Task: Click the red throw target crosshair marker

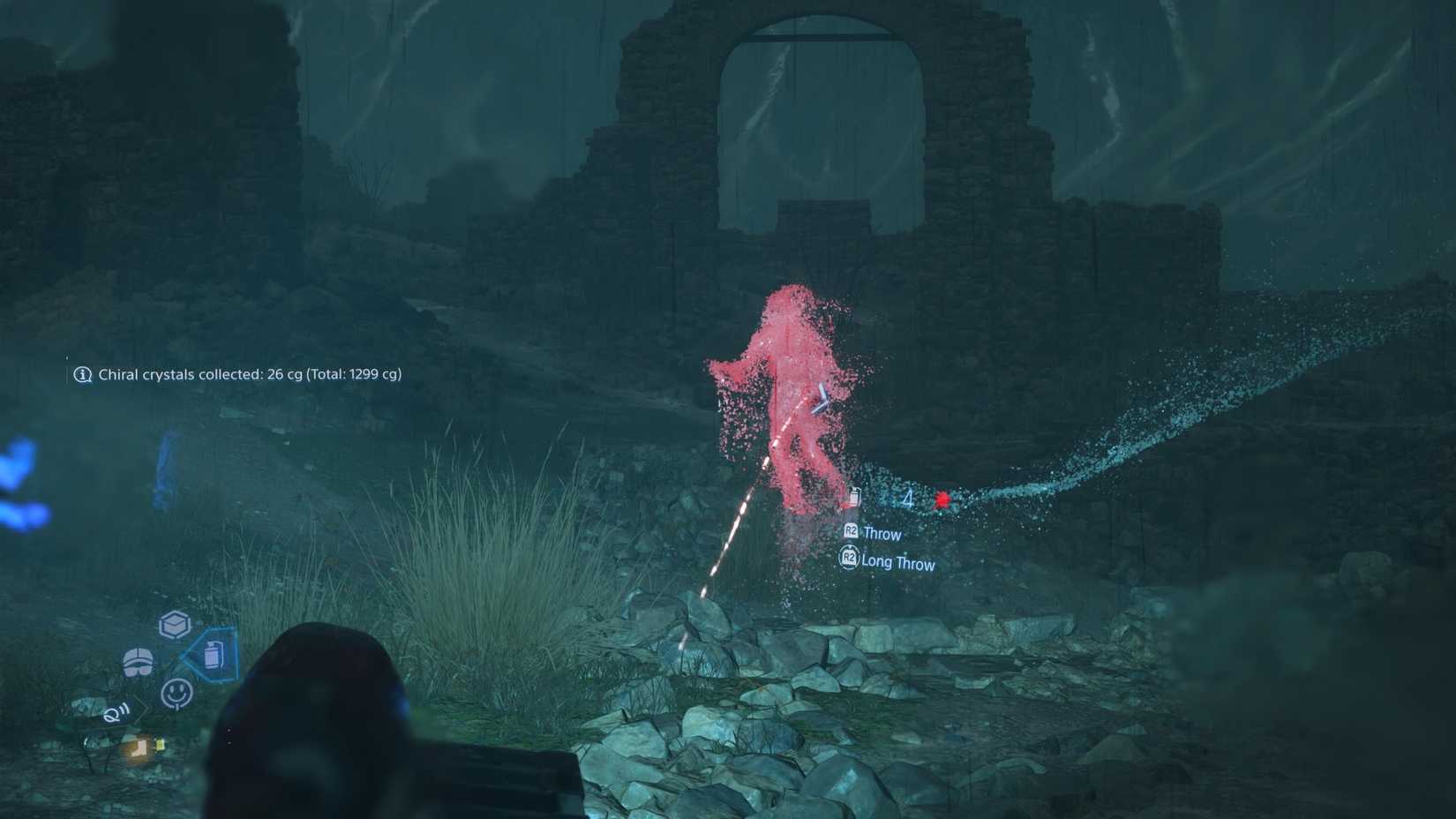Action: click(x=941, y=498)
